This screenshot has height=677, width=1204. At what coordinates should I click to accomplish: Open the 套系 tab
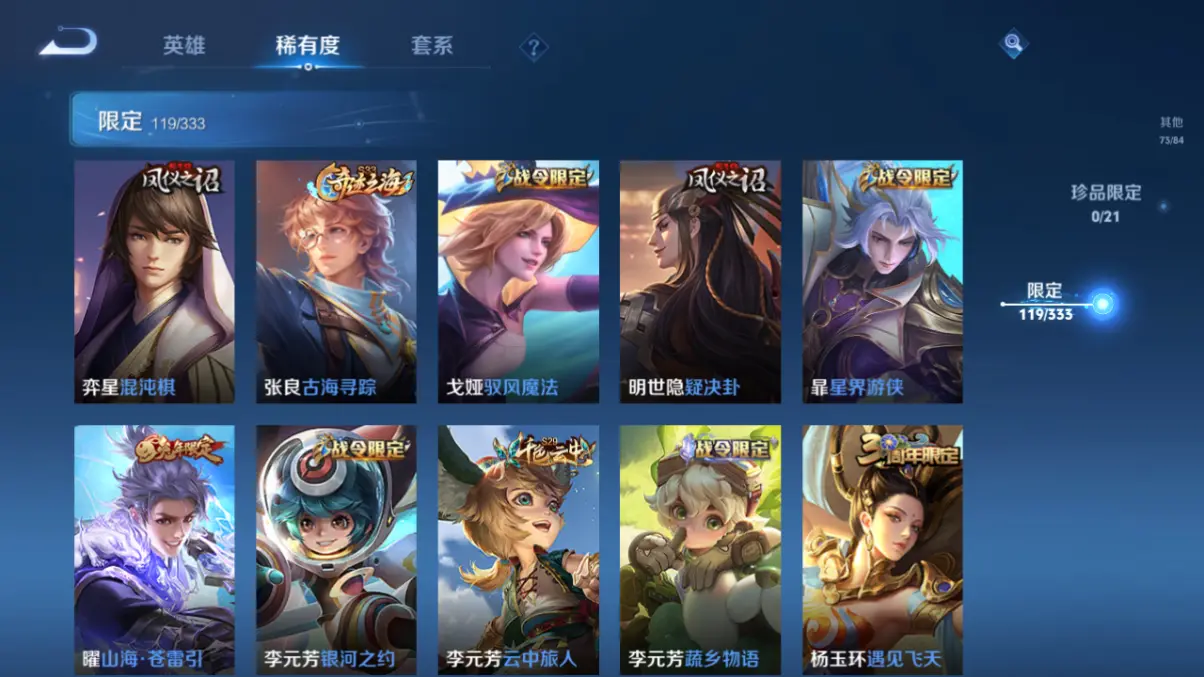click(432, 46)
